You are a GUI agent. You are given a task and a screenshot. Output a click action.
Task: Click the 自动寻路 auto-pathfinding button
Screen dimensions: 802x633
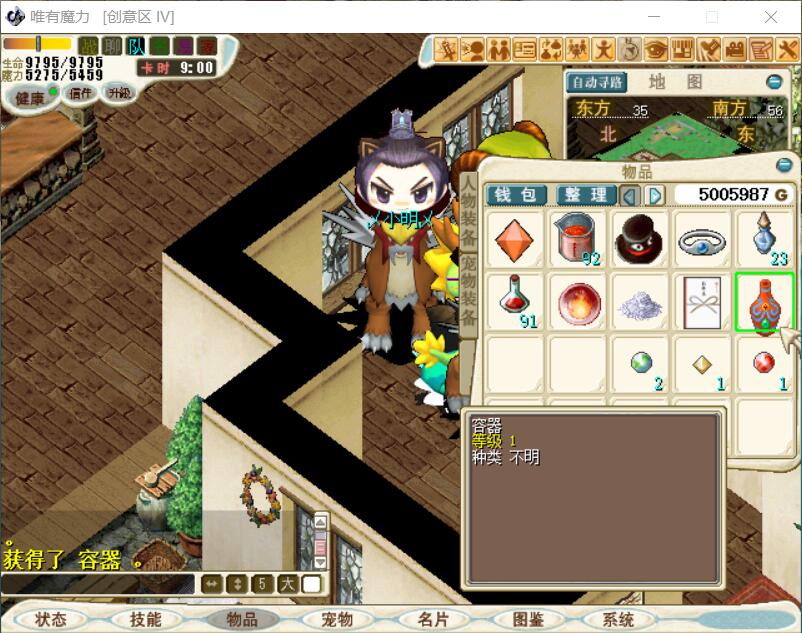pyautogui.click(x=597, y=82)
